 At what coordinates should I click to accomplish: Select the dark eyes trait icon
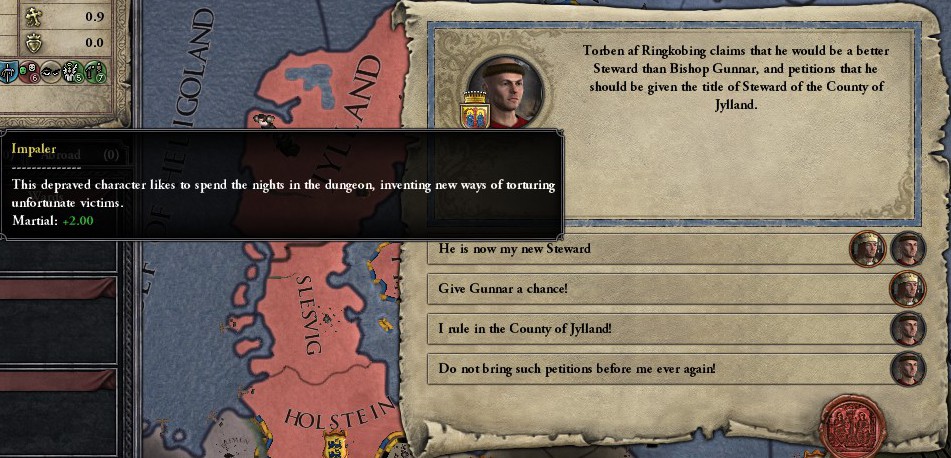tap(51, 72)
